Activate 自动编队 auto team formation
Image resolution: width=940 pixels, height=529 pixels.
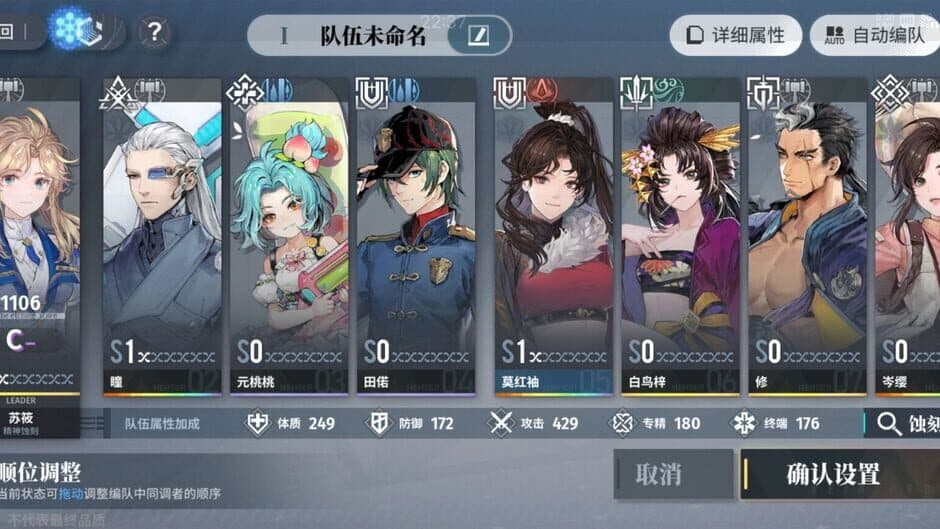[873, 37]
